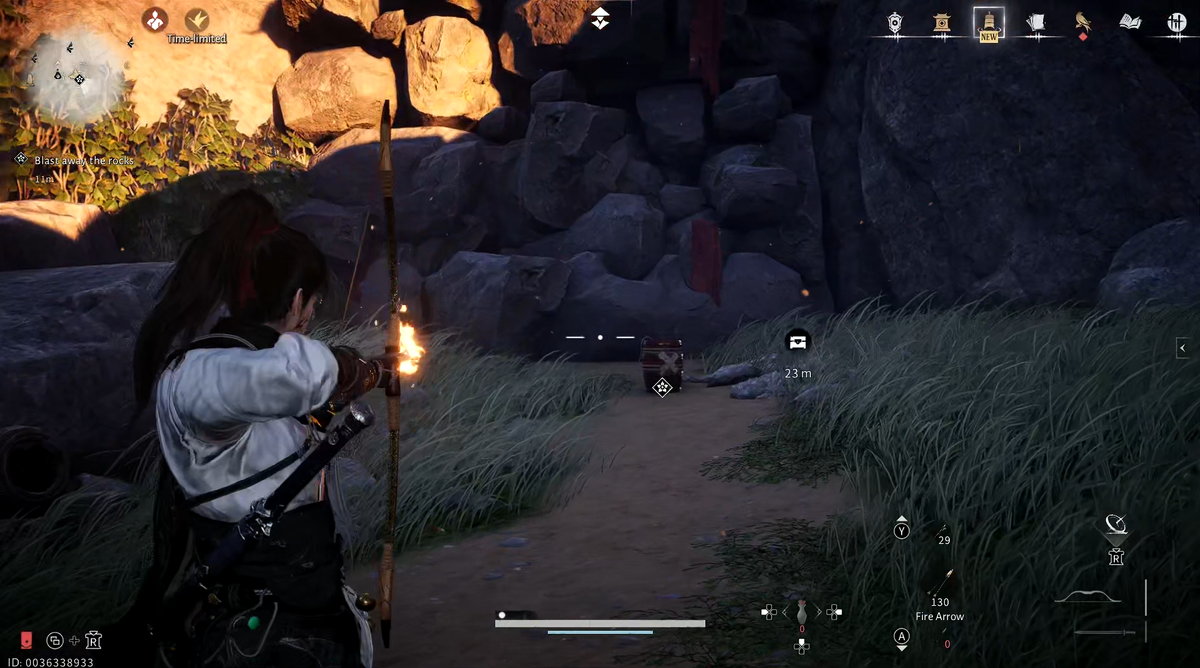Open the stacked papers menu icon
This screenshot has width=1200, height=668.
coord(1035,22)
